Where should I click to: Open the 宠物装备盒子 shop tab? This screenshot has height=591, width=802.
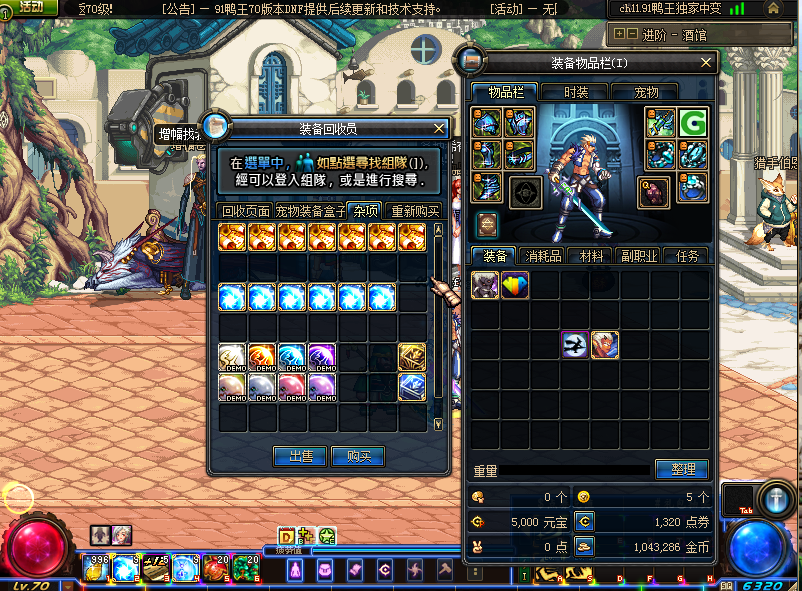(310, 211)
